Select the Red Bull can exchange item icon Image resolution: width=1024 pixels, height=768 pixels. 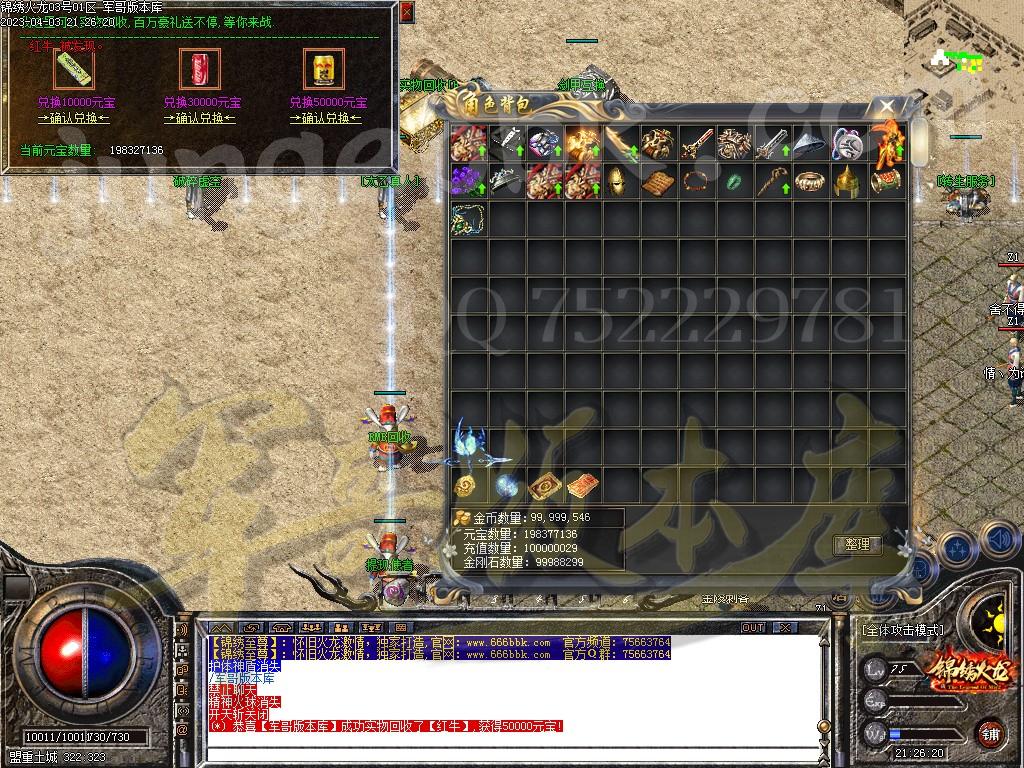[324, 69]
